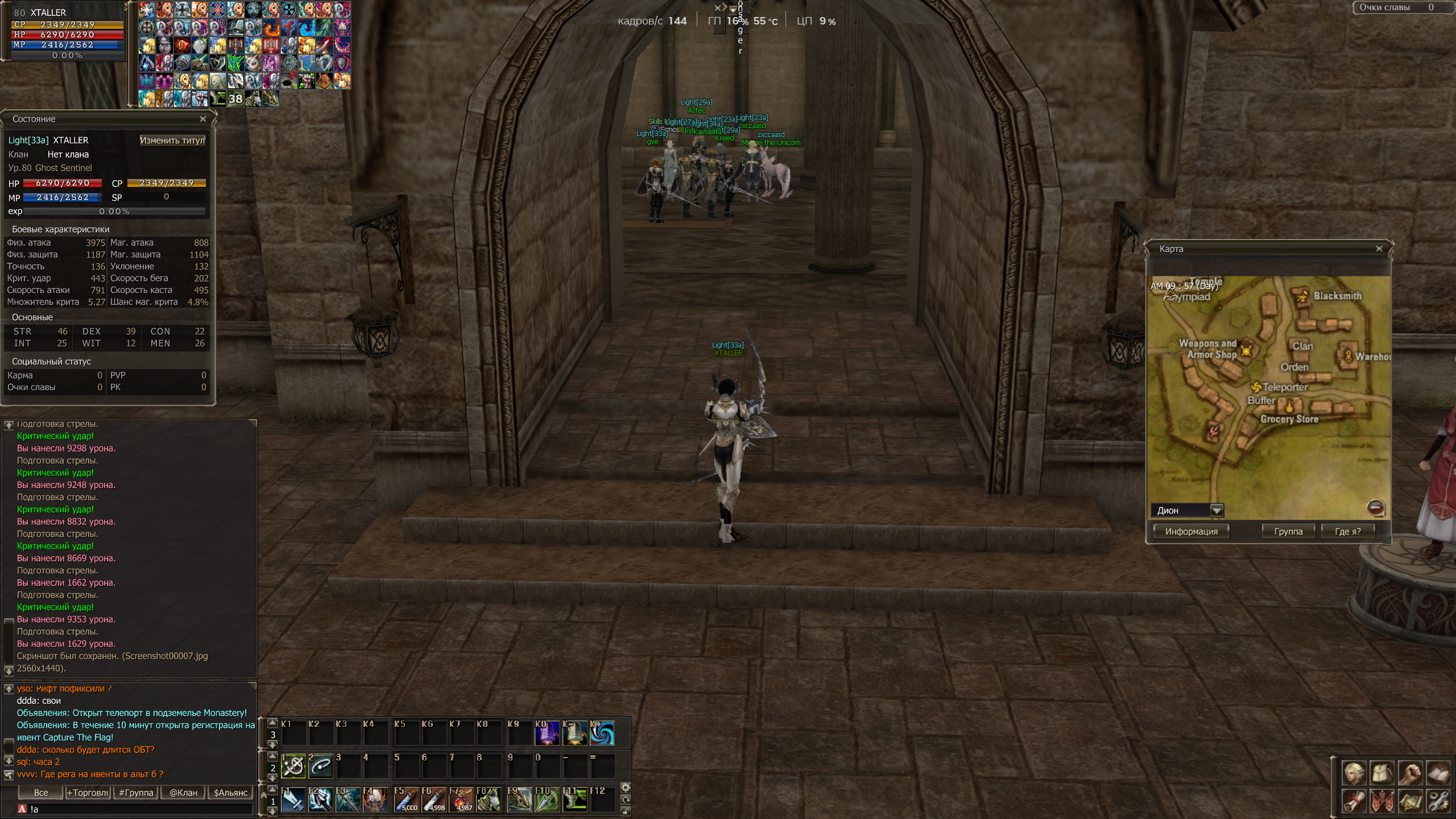This screenshot has height=819, width=1456.
Task: Select the $Альянс chat tab
Action: coord(230,793)
